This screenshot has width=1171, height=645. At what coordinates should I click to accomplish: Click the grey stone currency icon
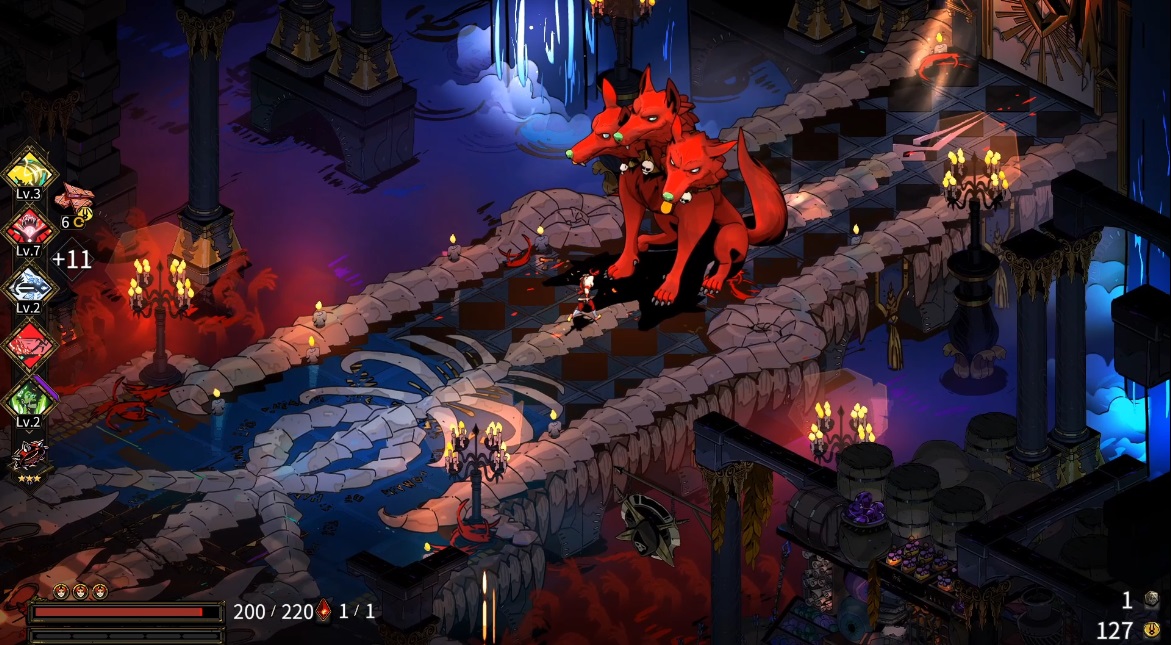pos(1152,599)
